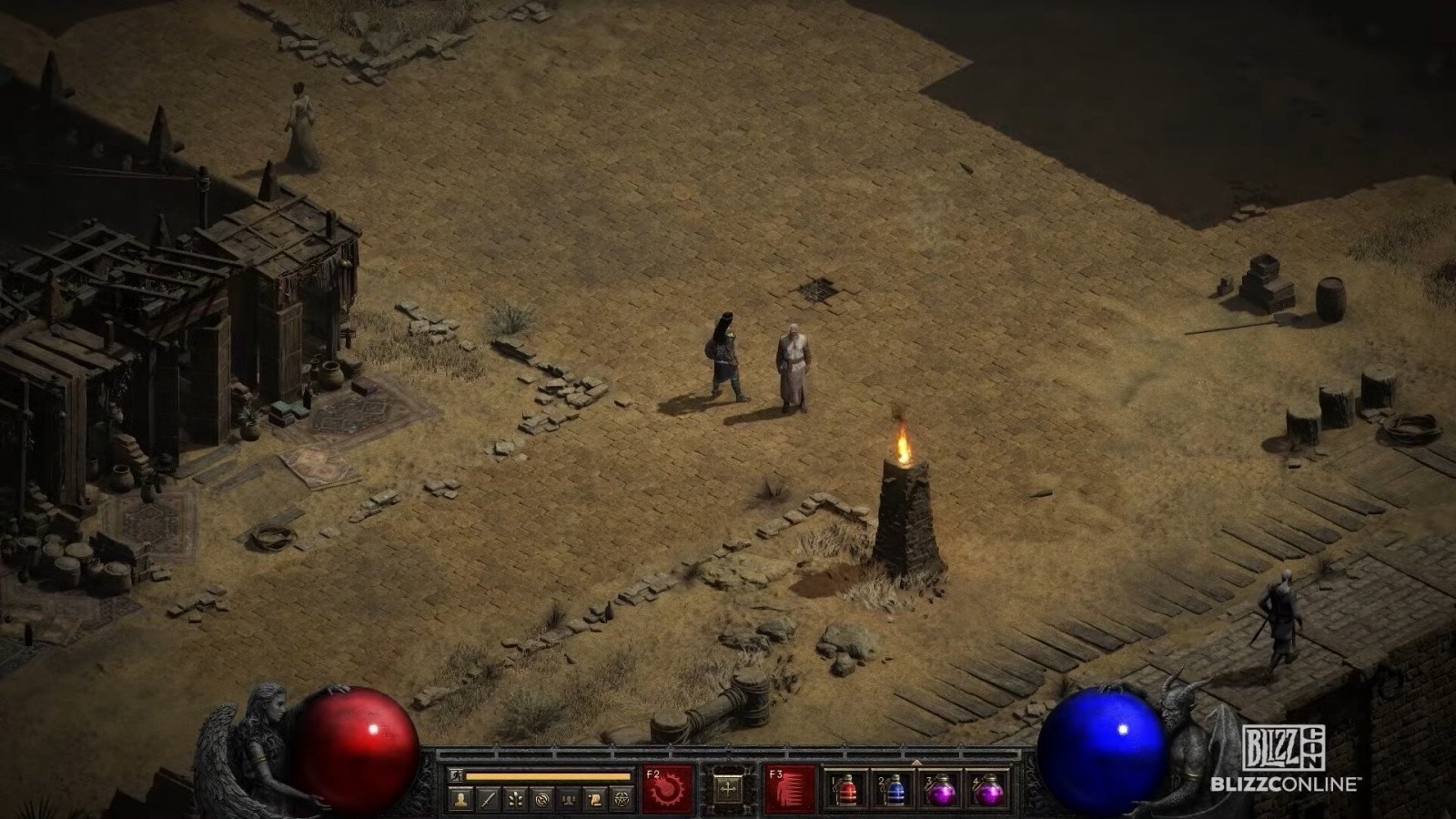
Task: Open the party screen with two figures
Action: click(570, 799)
